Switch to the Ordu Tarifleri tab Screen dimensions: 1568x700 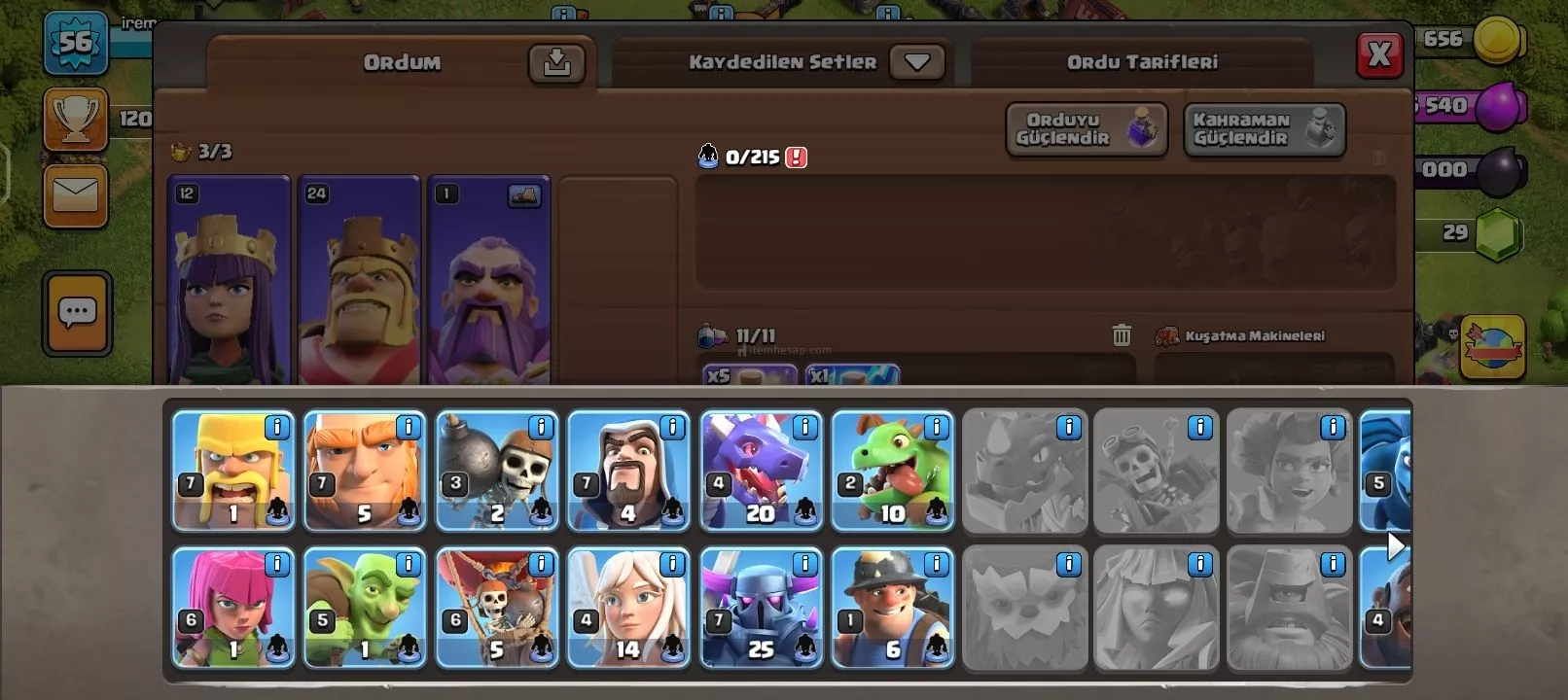click(x=1141, y=62)
